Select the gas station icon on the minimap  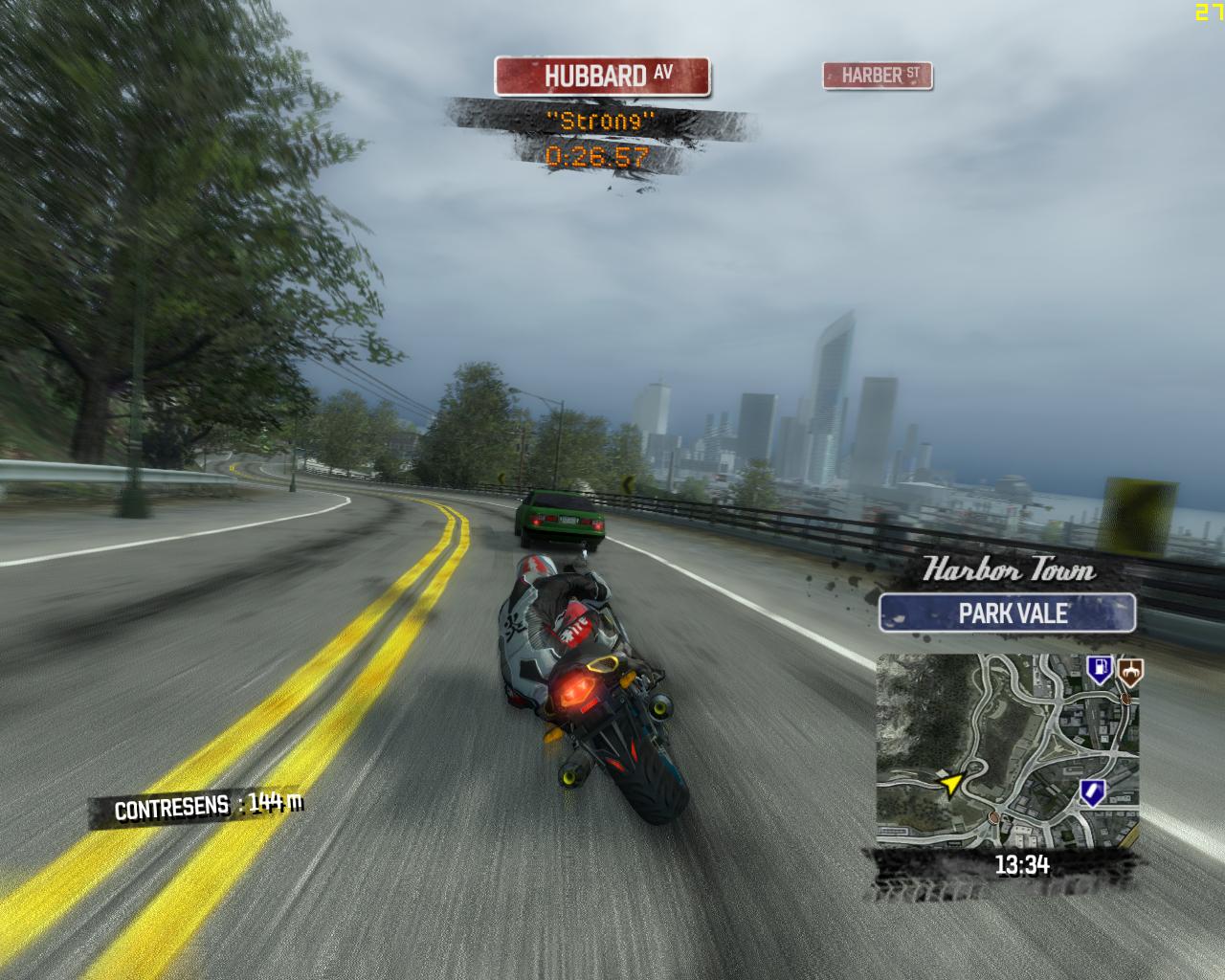(1101, 669)
